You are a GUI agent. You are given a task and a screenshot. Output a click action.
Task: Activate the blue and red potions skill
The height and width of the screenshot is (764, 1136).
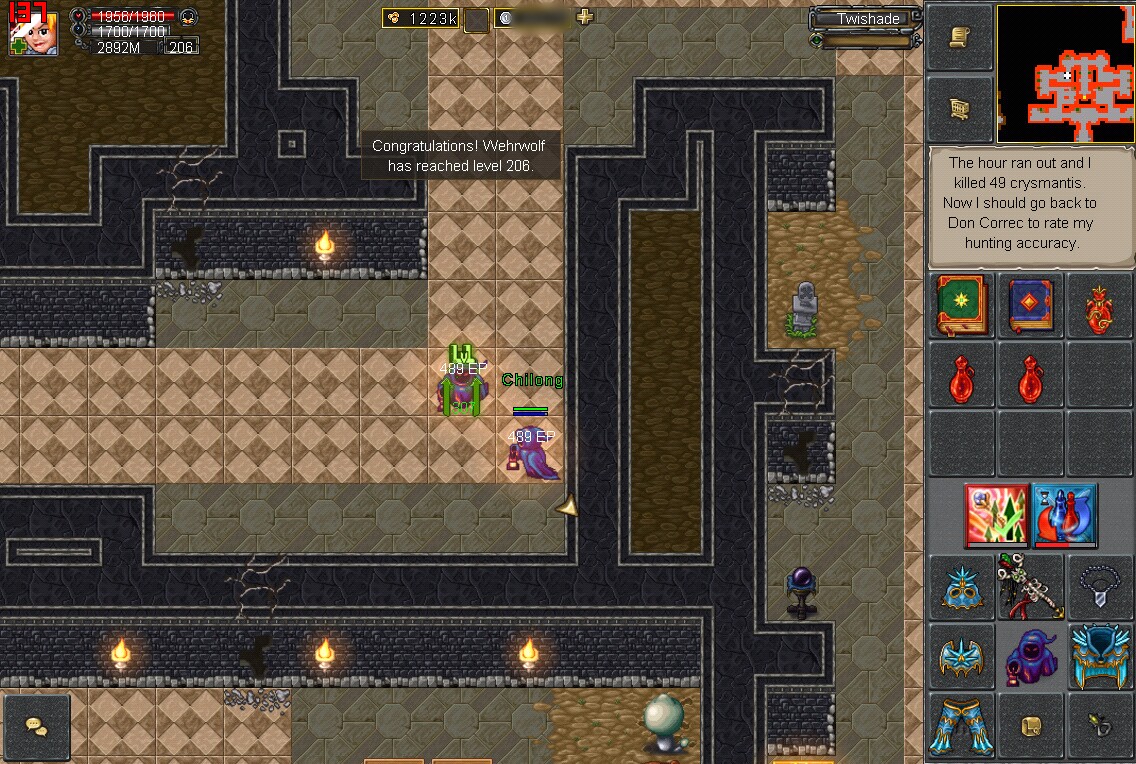click(1065, 515)
